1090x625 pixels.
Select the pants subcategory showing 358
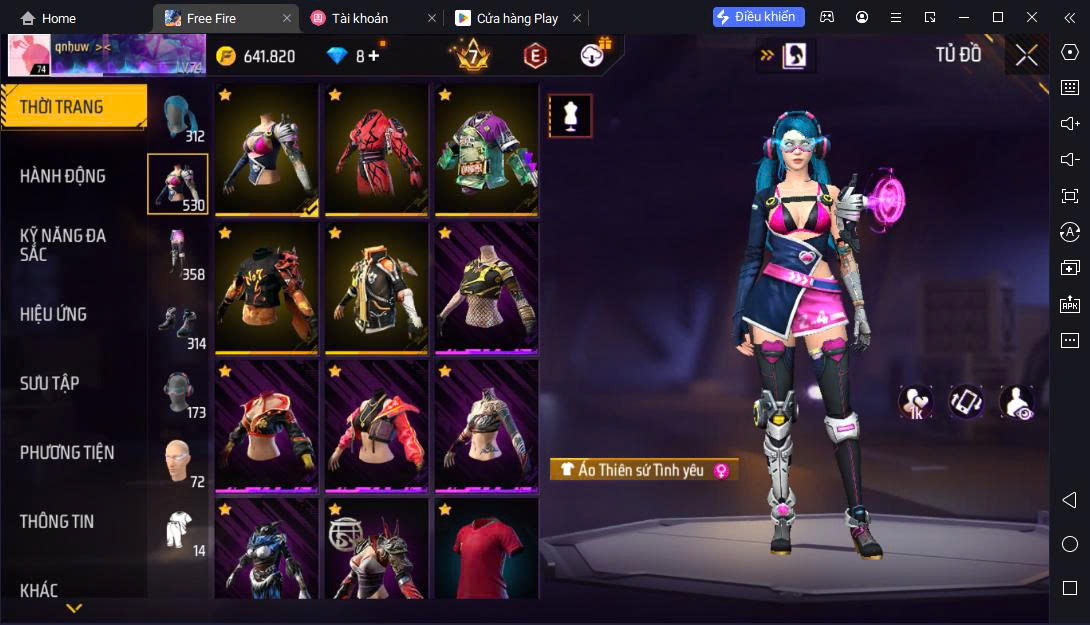[180, 254]
